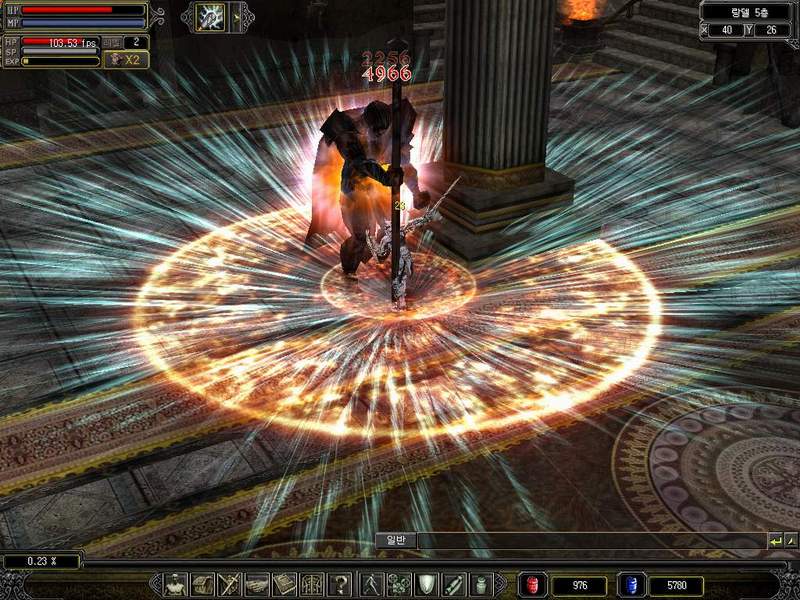Image resolution: width=800 pixels, height=600 pixels.
Task: Open the open-book menu icon
Action: pos(285,585)
